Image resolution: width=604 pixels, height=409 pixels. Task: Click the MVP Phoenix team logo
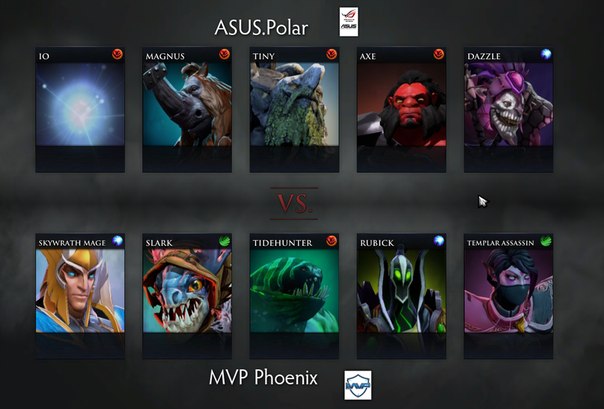(357, 385)
